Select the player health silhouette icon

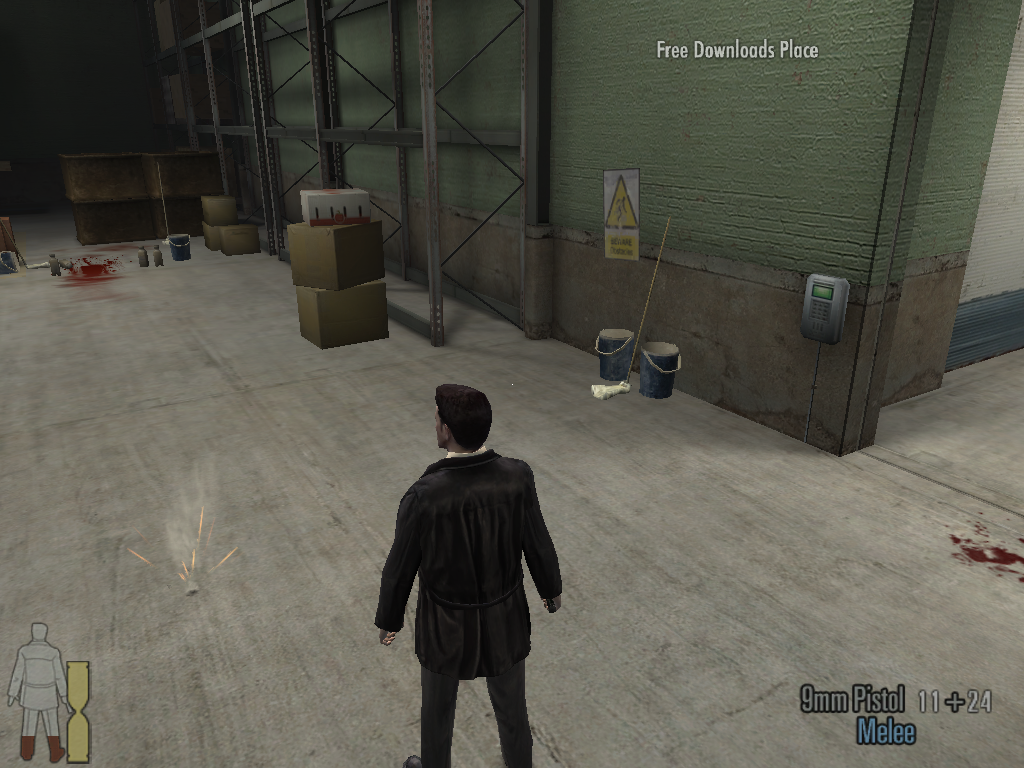(x=38, y=691)
